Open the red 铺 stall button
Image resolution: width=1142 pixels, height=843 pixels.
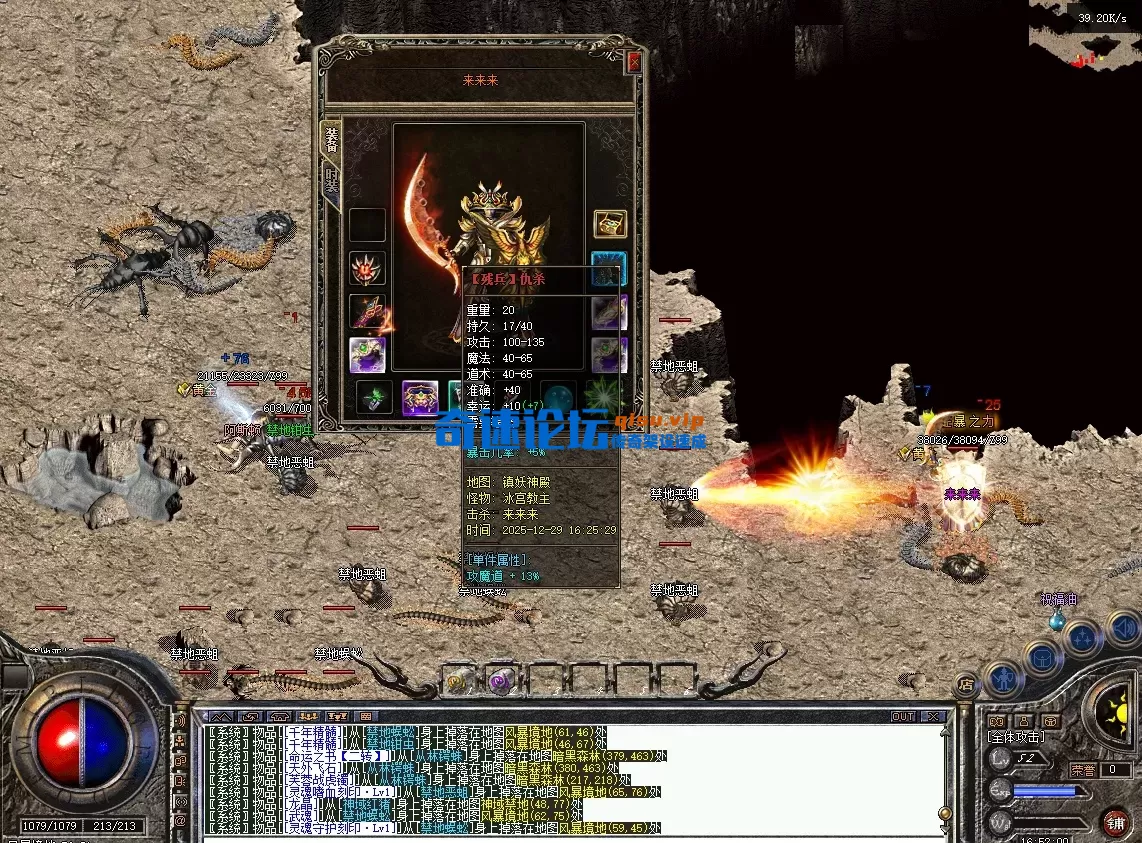1117,821
